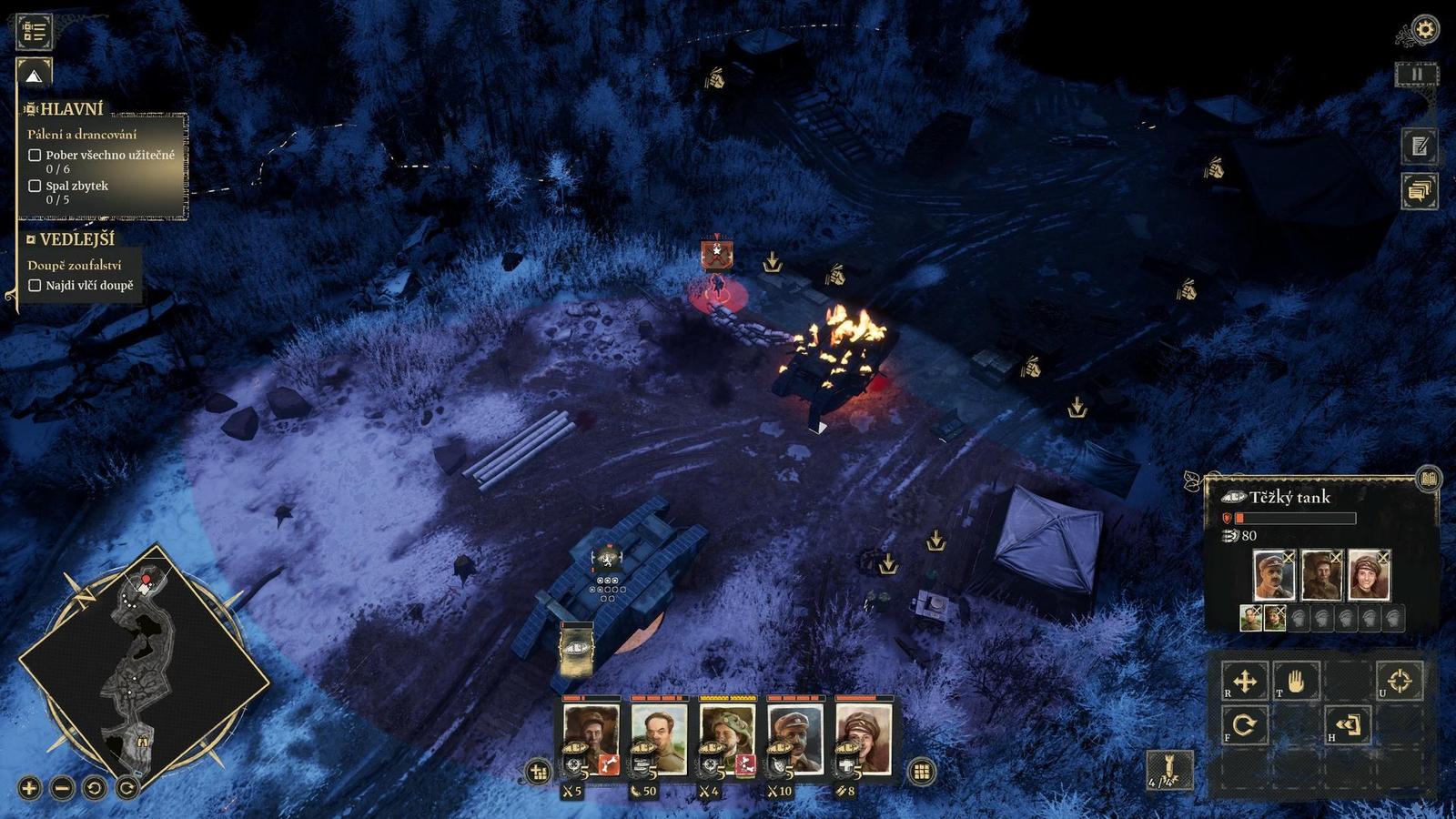This screenshot has width=1456, height=819.
Task: Activate the stop command hand icon
Action: (x=1296, y=681)
